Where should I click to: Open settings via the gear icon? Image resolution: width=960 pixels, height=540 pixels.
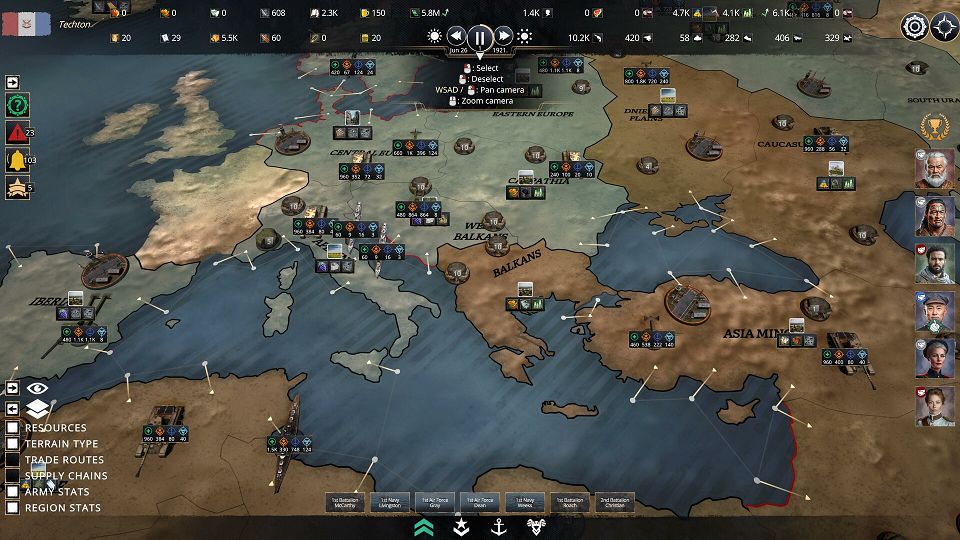[914, 27]
